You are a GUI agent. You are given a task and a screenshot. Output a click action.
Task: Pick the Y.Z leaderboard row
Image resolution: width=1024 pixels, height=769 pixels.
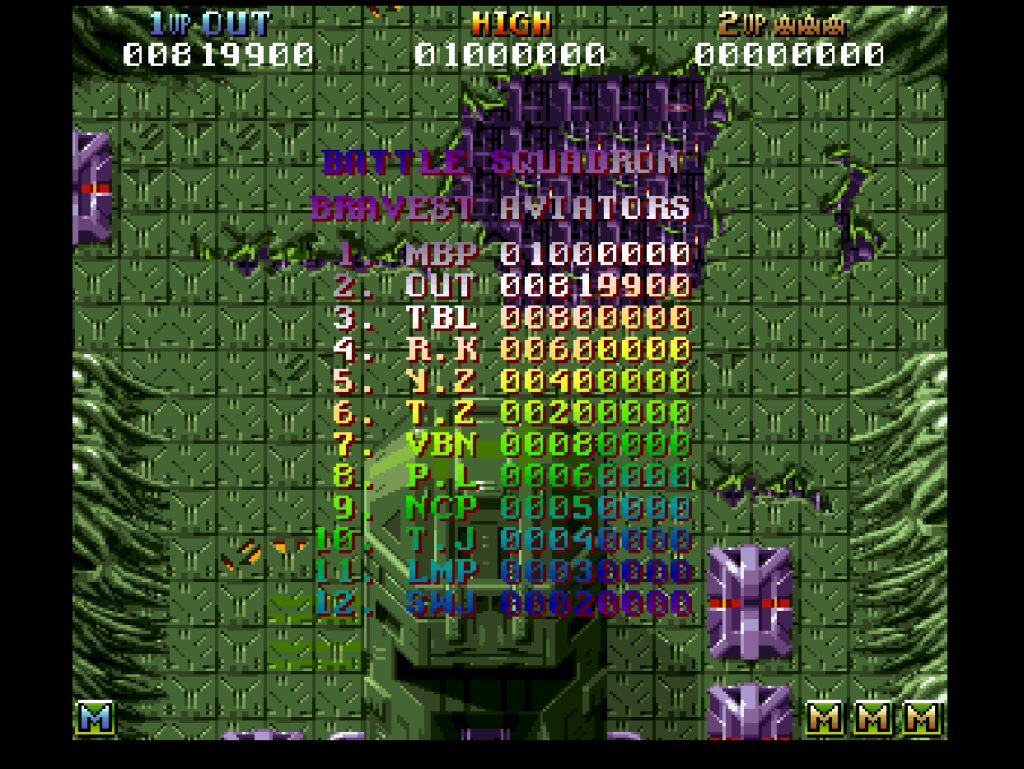(x=512, y=381)
